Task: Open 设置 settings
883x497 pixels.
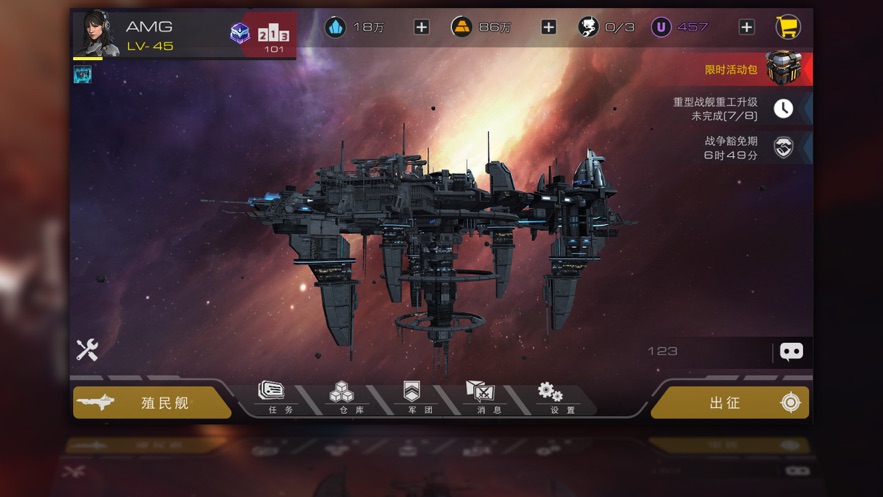Action: 550,397
